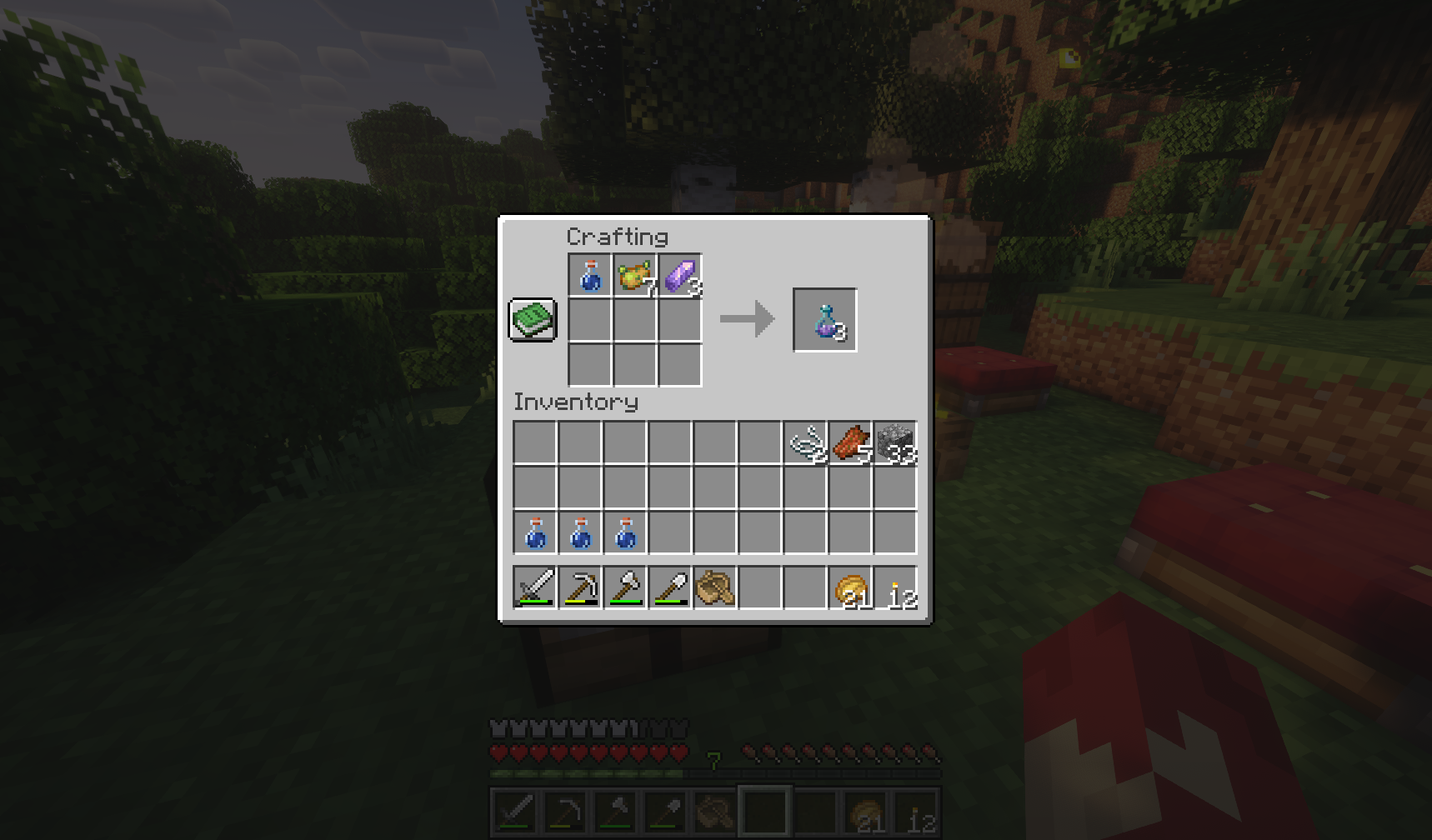Grab the glistering melon slices from the crafting grid
Viewport: 1432px width, 840px height.
[635, 275]
